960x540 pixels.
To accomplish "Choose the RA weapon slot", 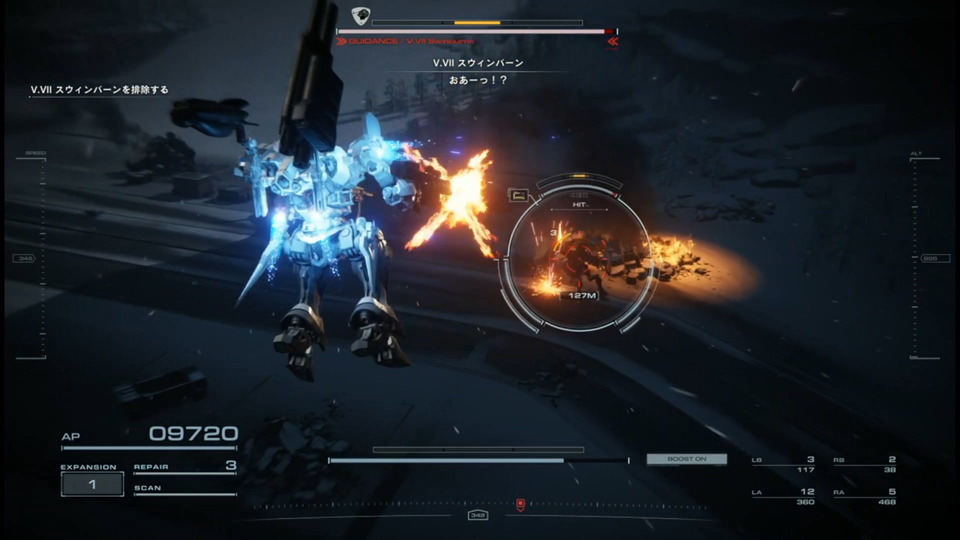I will click(866, 496).
